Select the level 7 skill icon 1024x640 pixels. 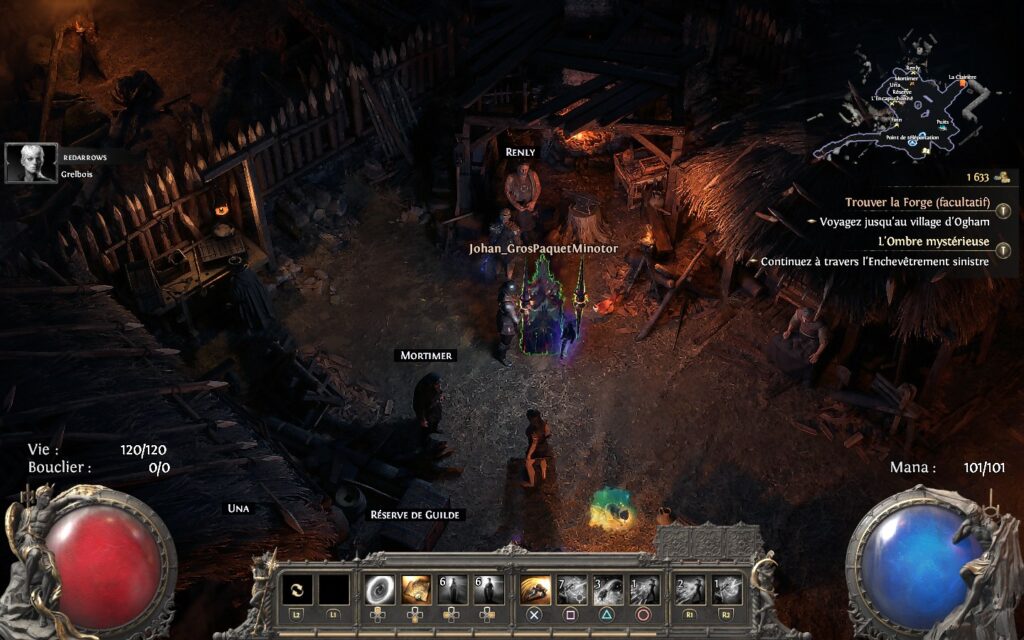pos(572,590)
